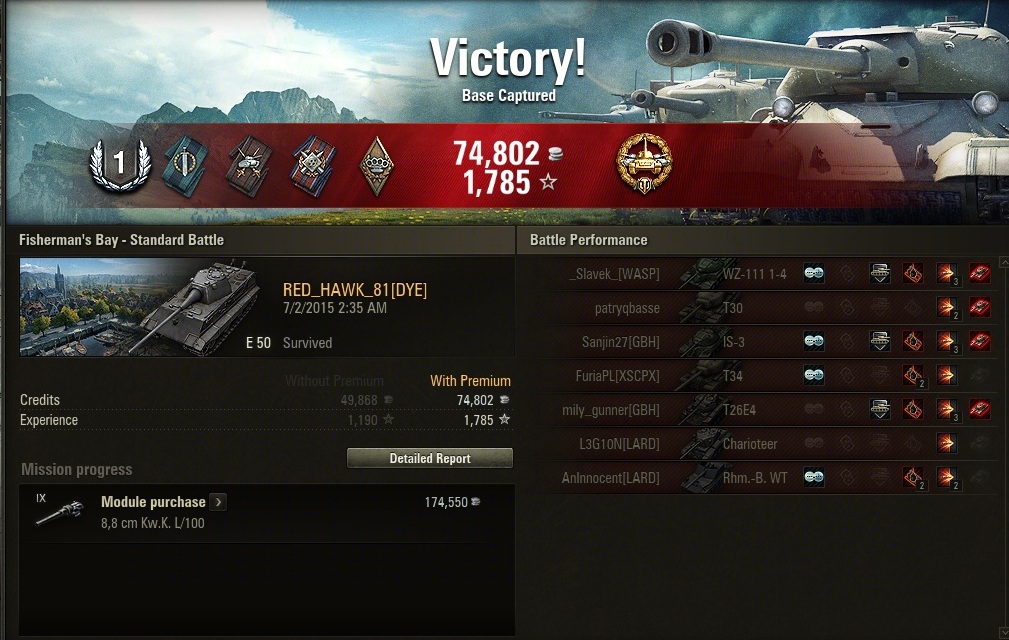Click the 8,8 cm Kw.K. L/100 gun icon

(x=57, y=511)
